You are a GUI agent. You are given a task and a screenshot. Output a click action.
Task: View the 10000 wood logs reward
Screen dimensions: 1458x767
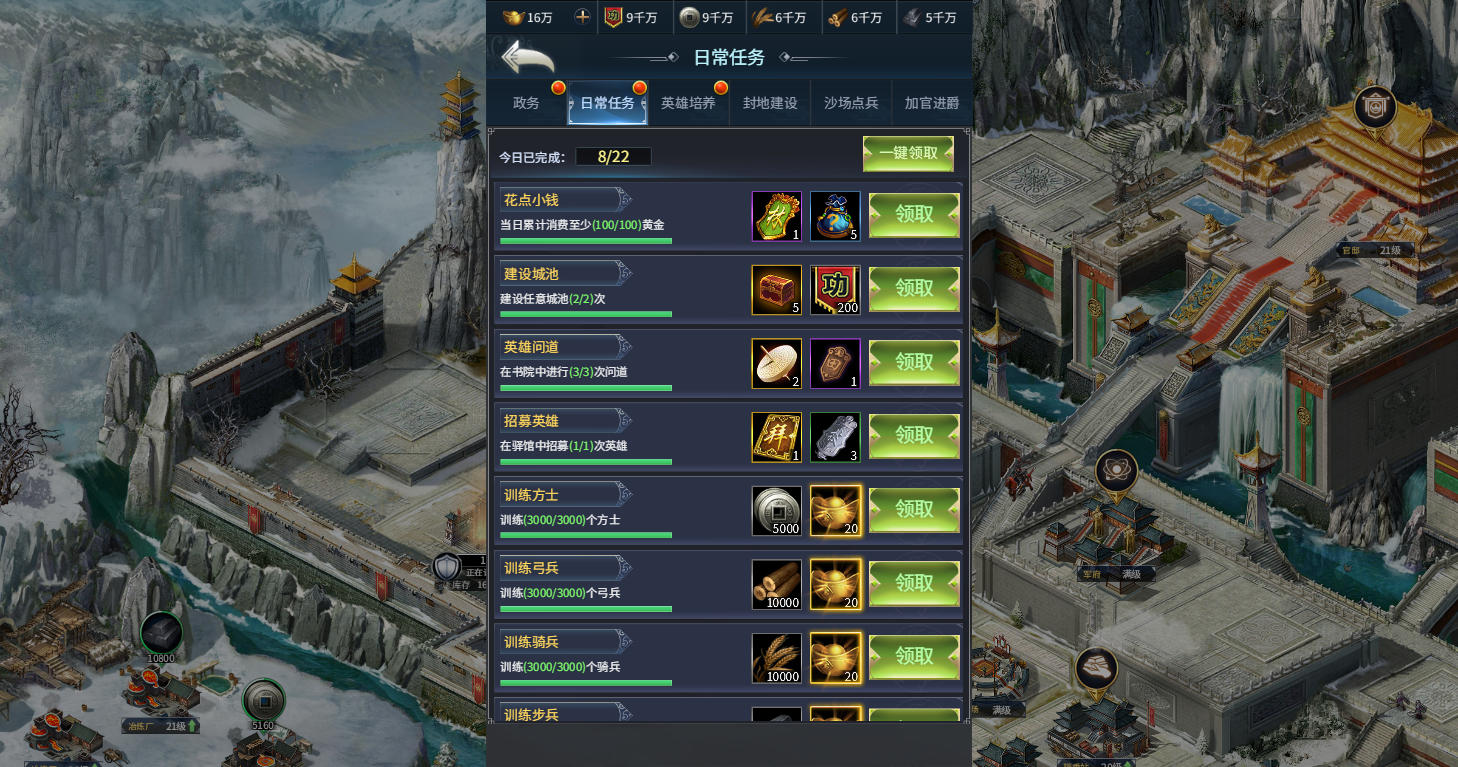[777, 584]
